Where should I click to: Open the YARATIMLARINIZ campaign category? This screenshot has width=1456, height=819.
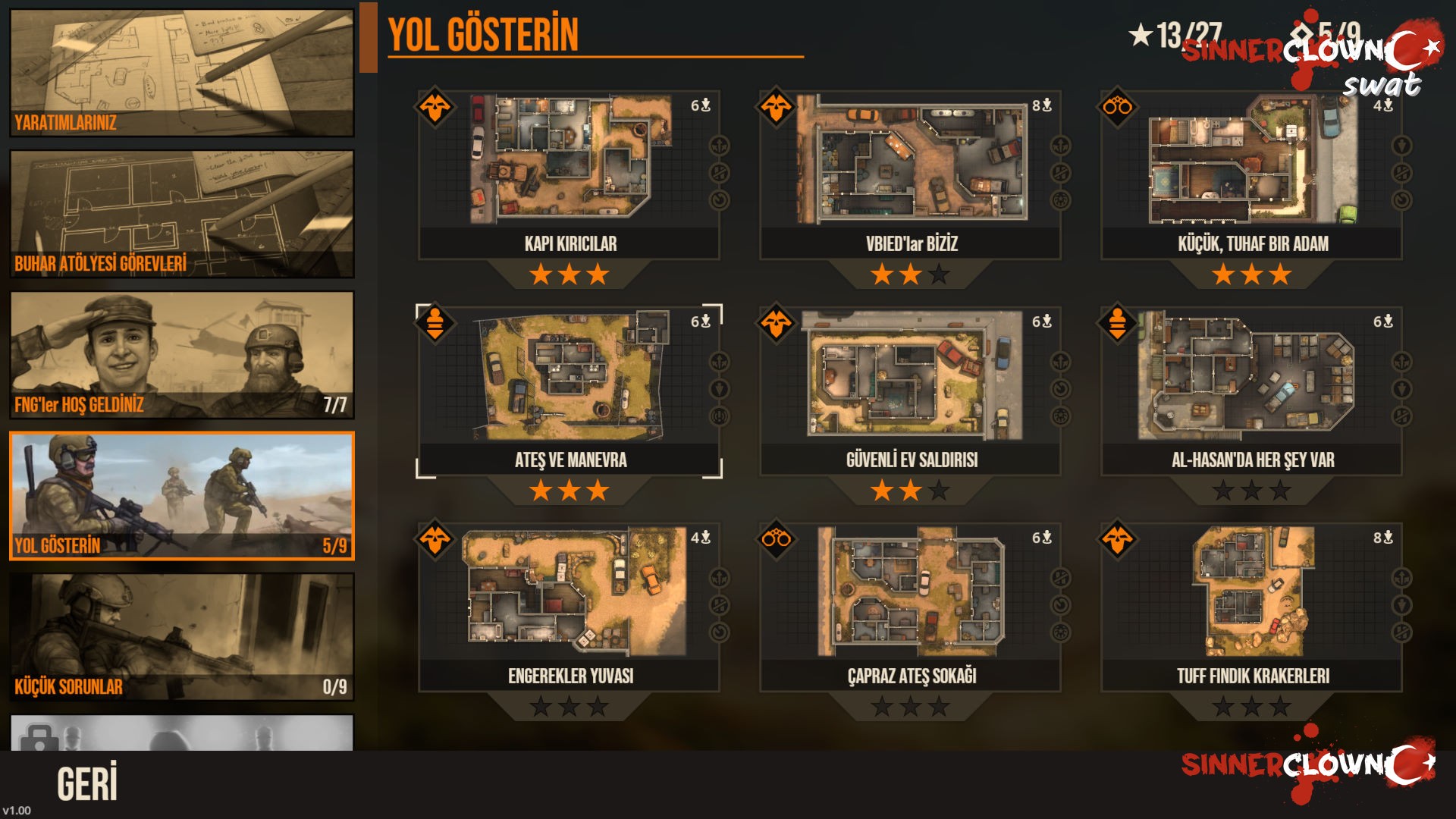tap(181, 73)
